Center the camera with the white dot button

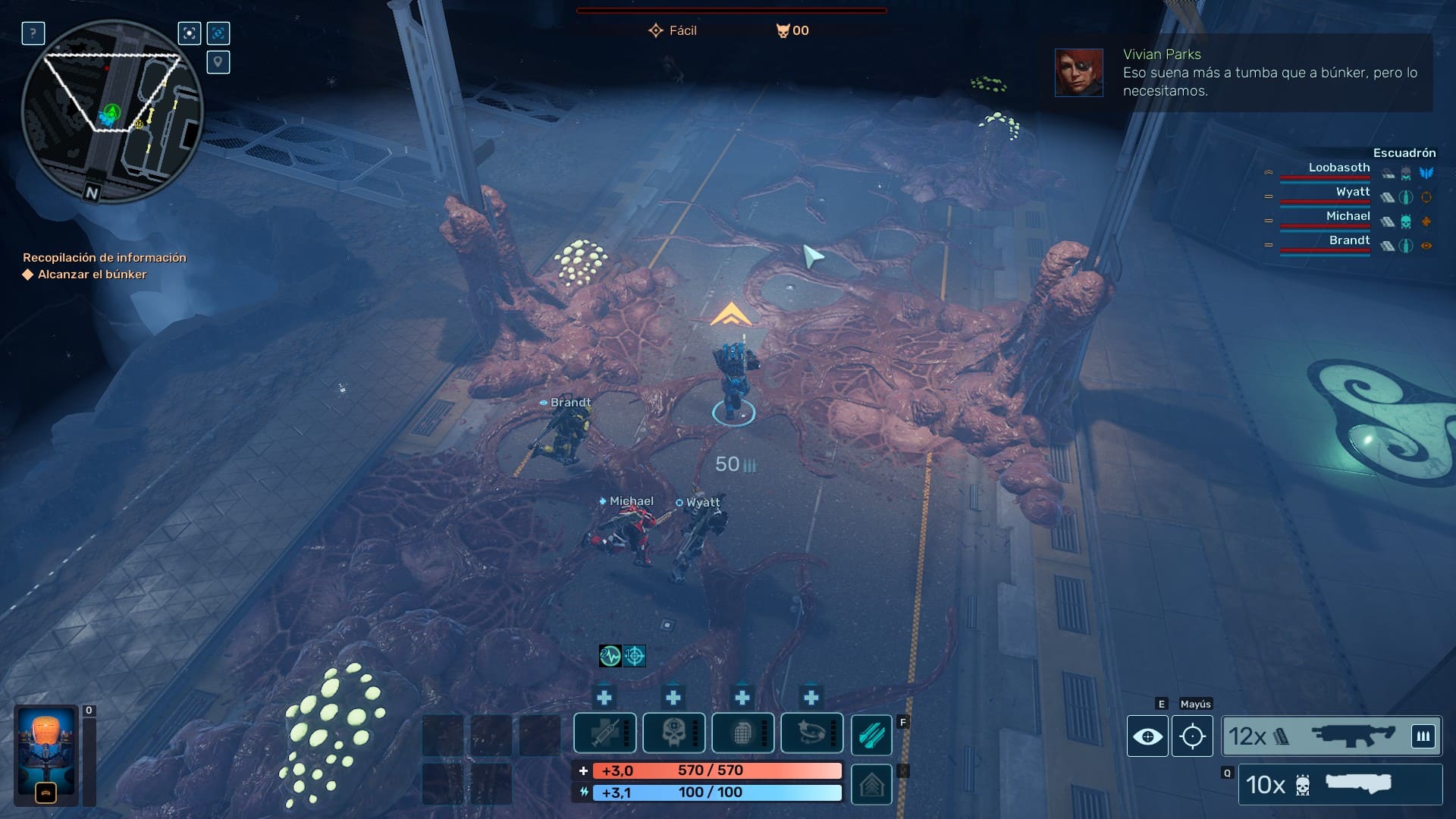coord(190,33)
